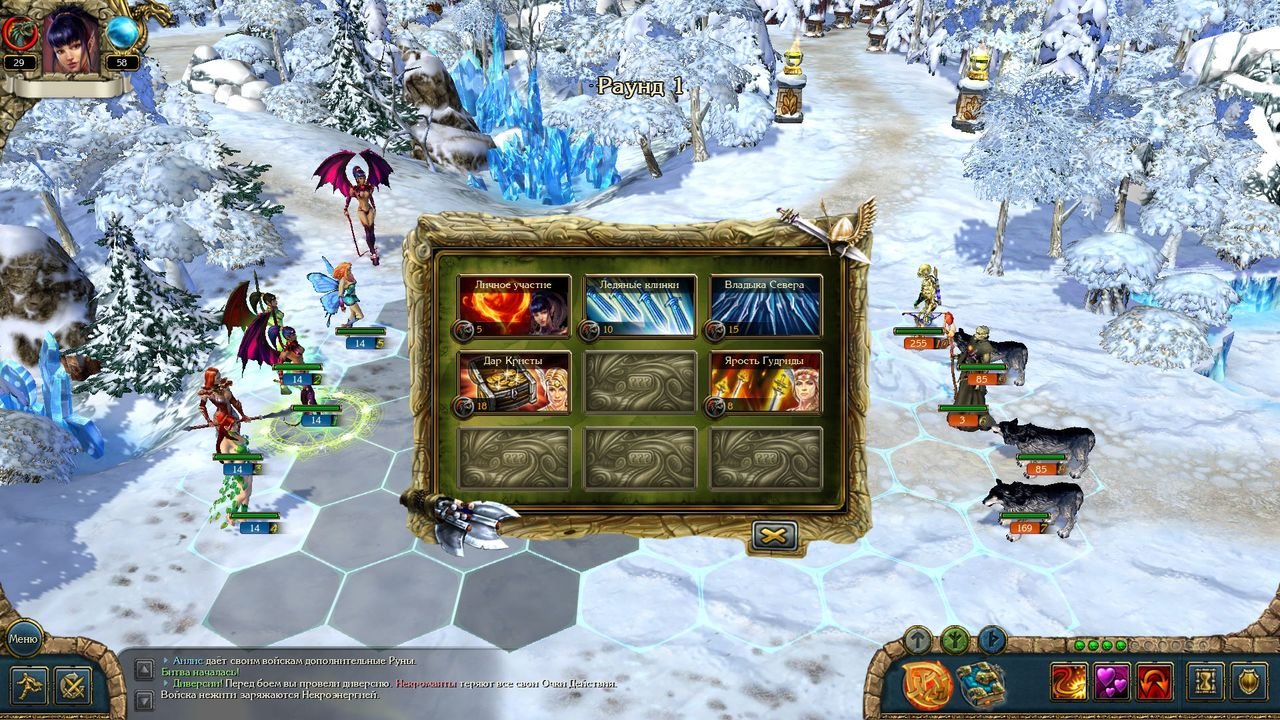Open the Меню button

[x=22, y=637]
